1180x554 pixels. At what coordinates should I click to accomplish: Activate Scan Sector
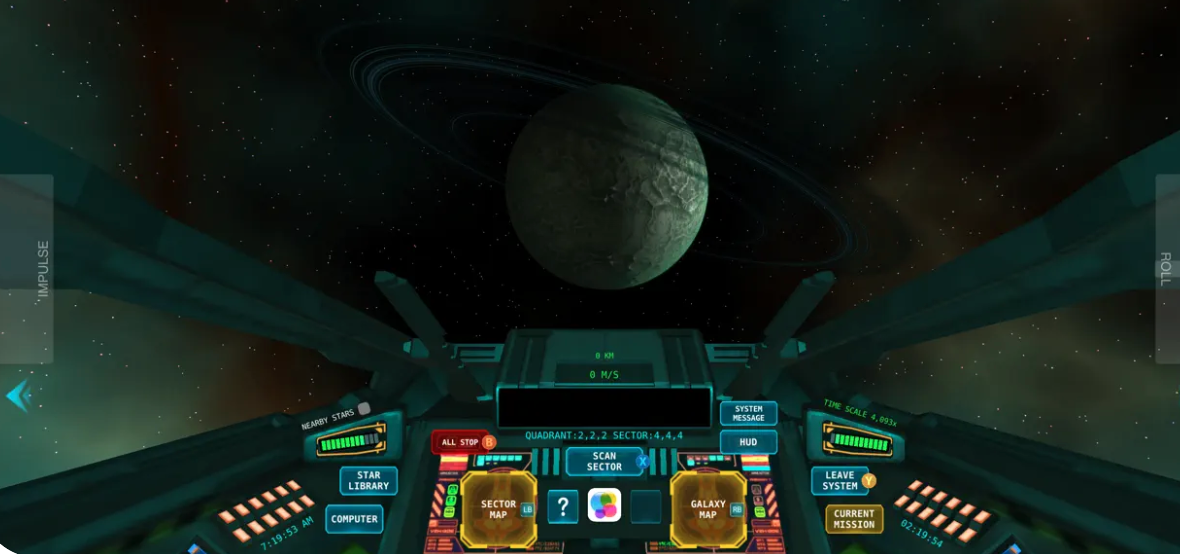tap(604, 461)
